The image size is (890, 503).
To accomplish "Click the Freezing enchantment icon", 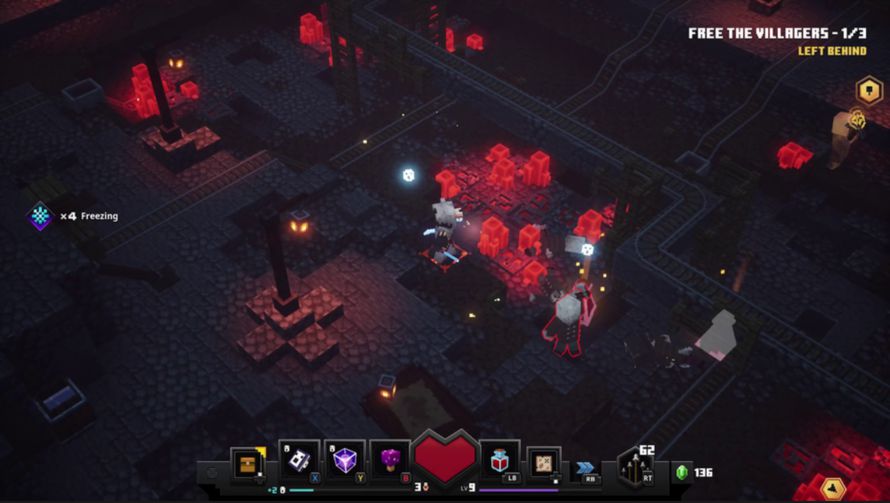I will pyautogui.click(x=40, y=216).
